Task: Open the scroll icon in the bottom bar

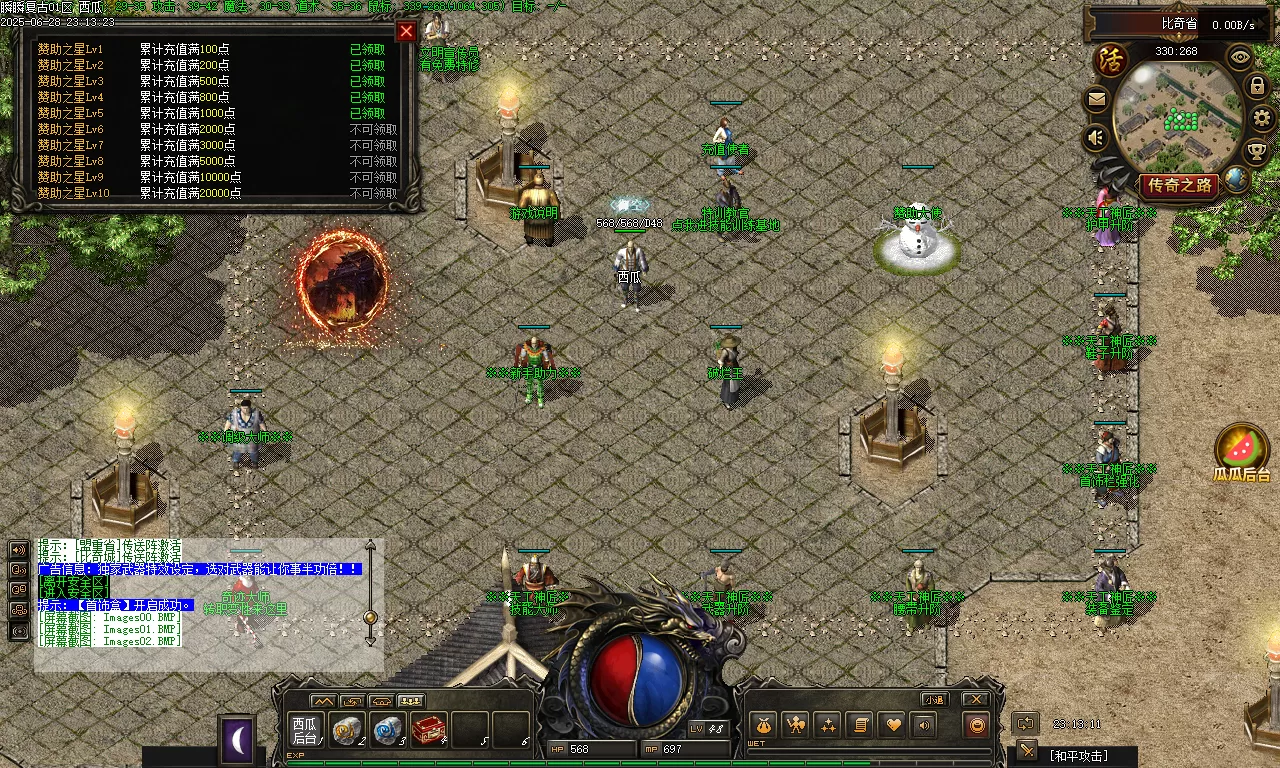Action: pyautogui.click(x=859, y=726)
